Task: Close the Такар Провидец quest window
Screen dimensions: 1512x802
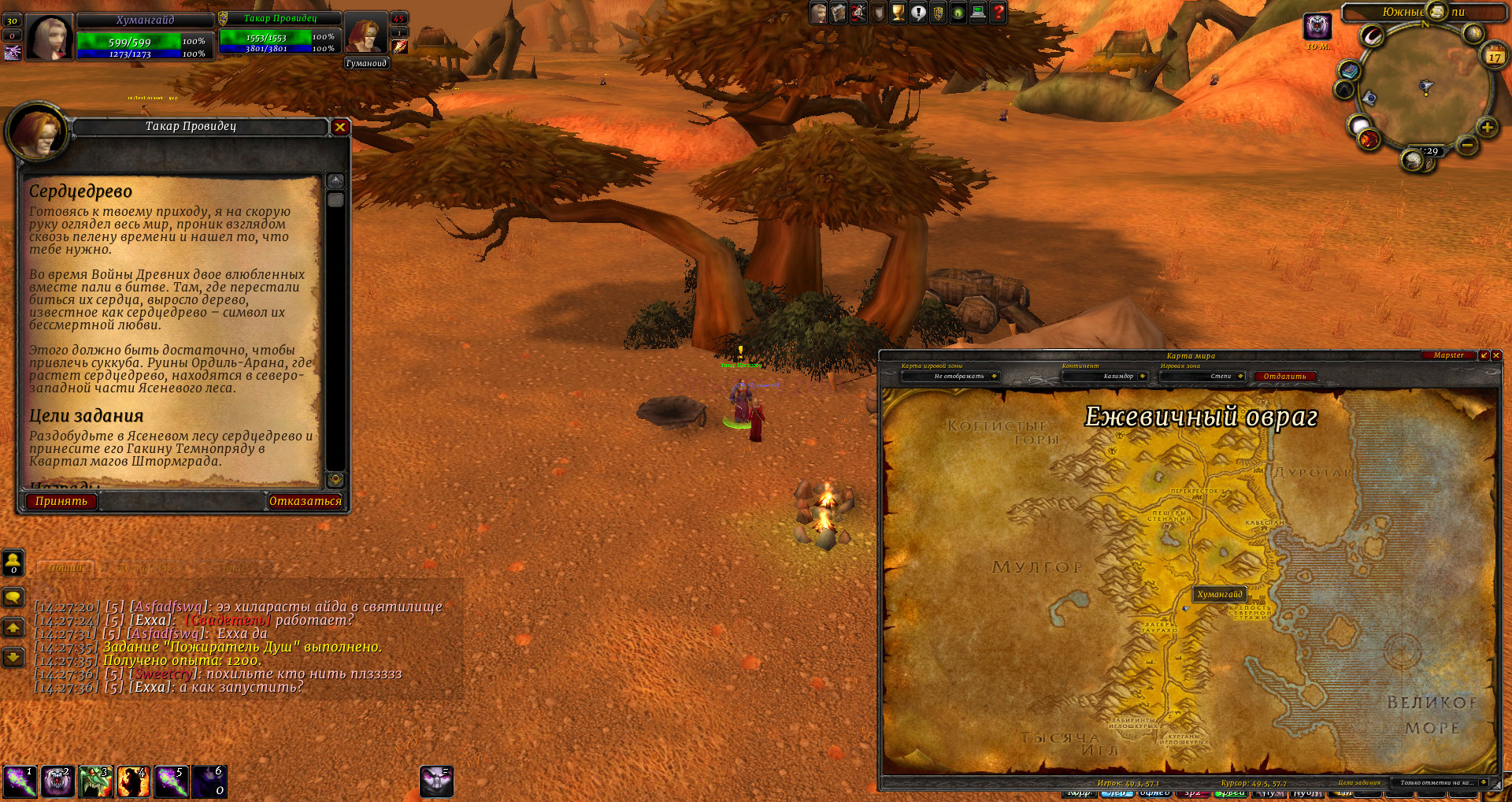Action: [x=340, y=127]
